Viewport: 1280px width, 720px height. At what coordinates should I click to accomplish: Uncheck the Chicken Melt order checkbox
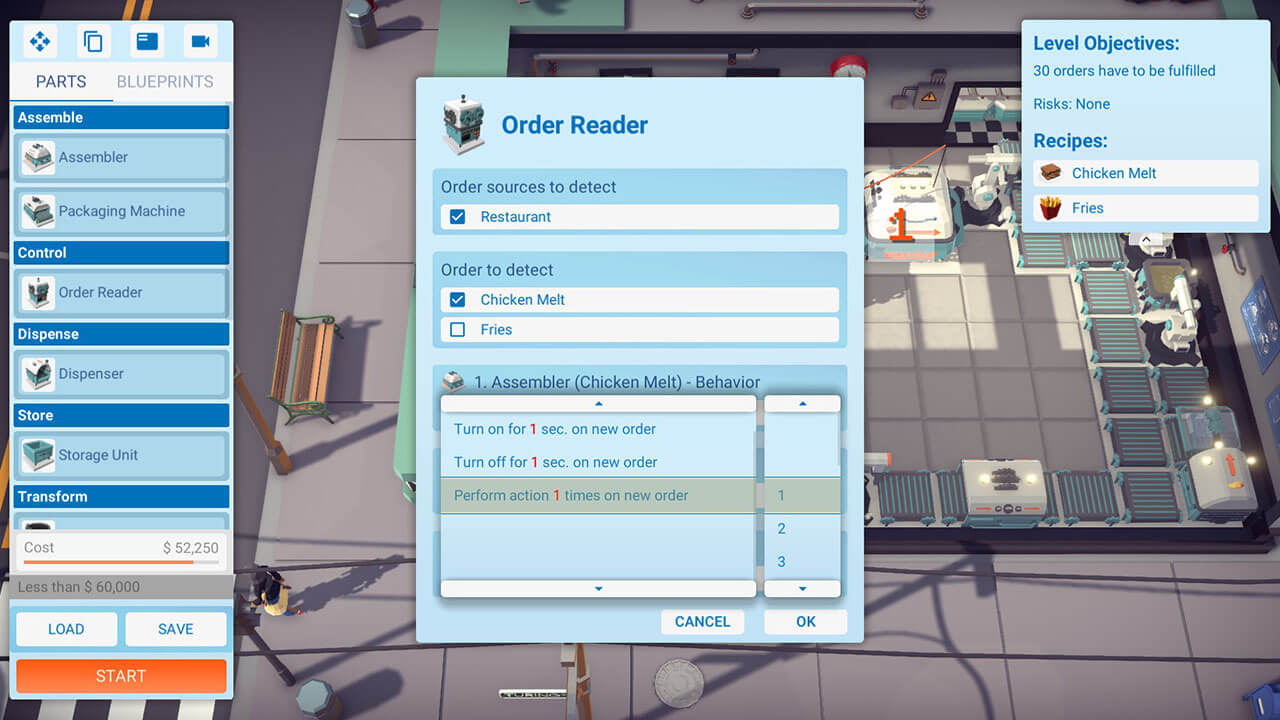point(458,300)
